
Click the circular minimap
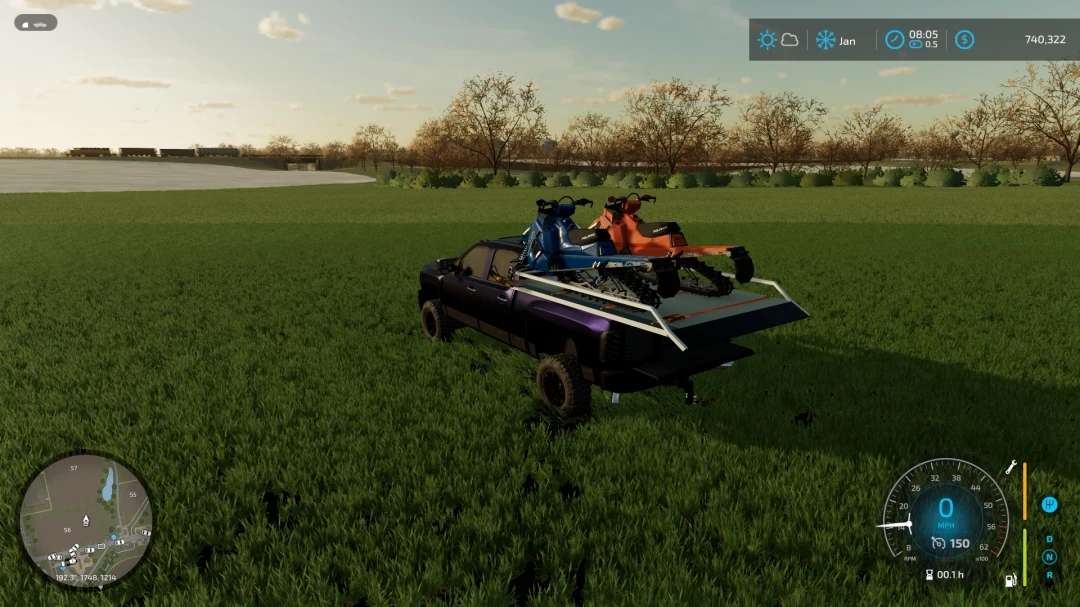[85, 519]
